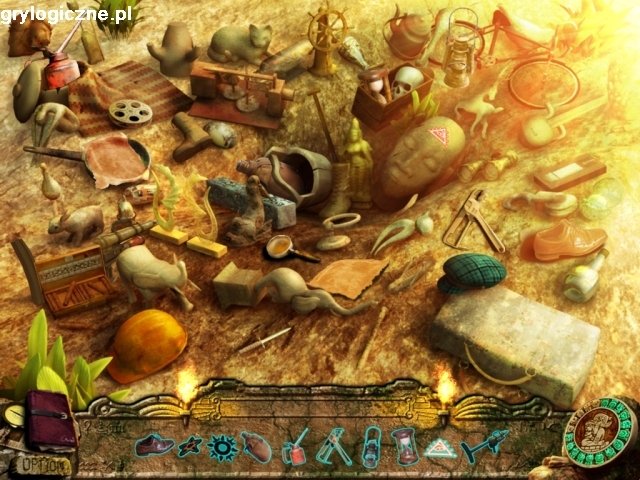The height and width of the screenshot is (480, 640).
Task: Select the sun-shaped gear item icon
Action: click(x=222, y=446)
